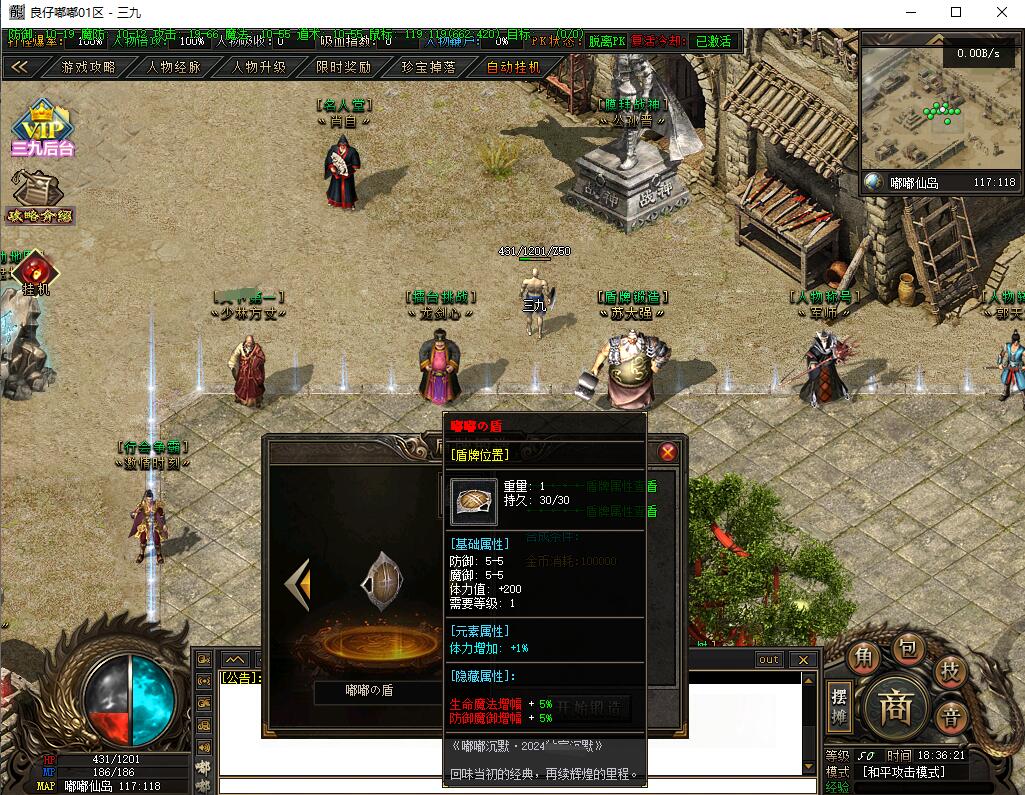Open the 包 bag button

tap(907, 649)
